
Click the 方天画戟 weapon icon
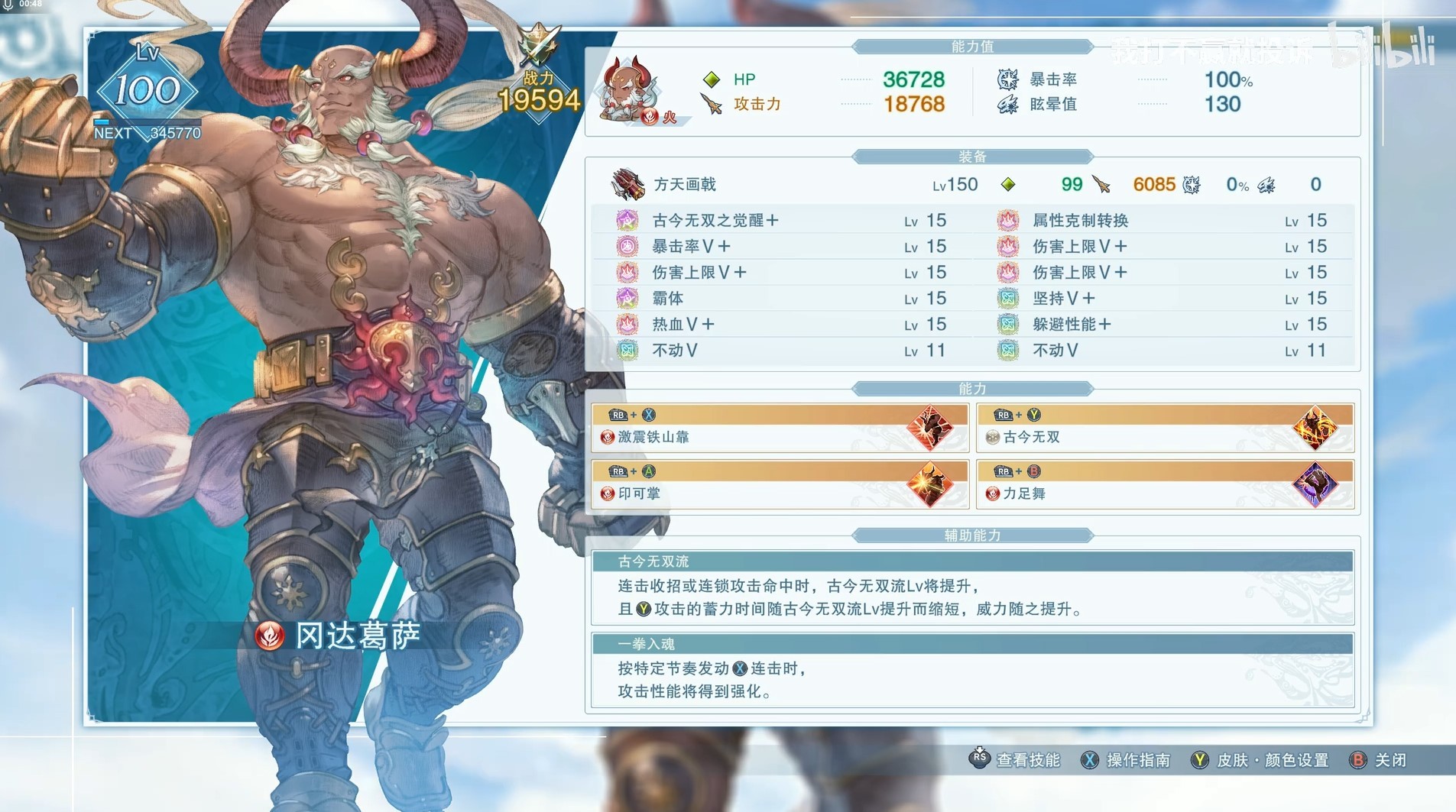(627, 184)
